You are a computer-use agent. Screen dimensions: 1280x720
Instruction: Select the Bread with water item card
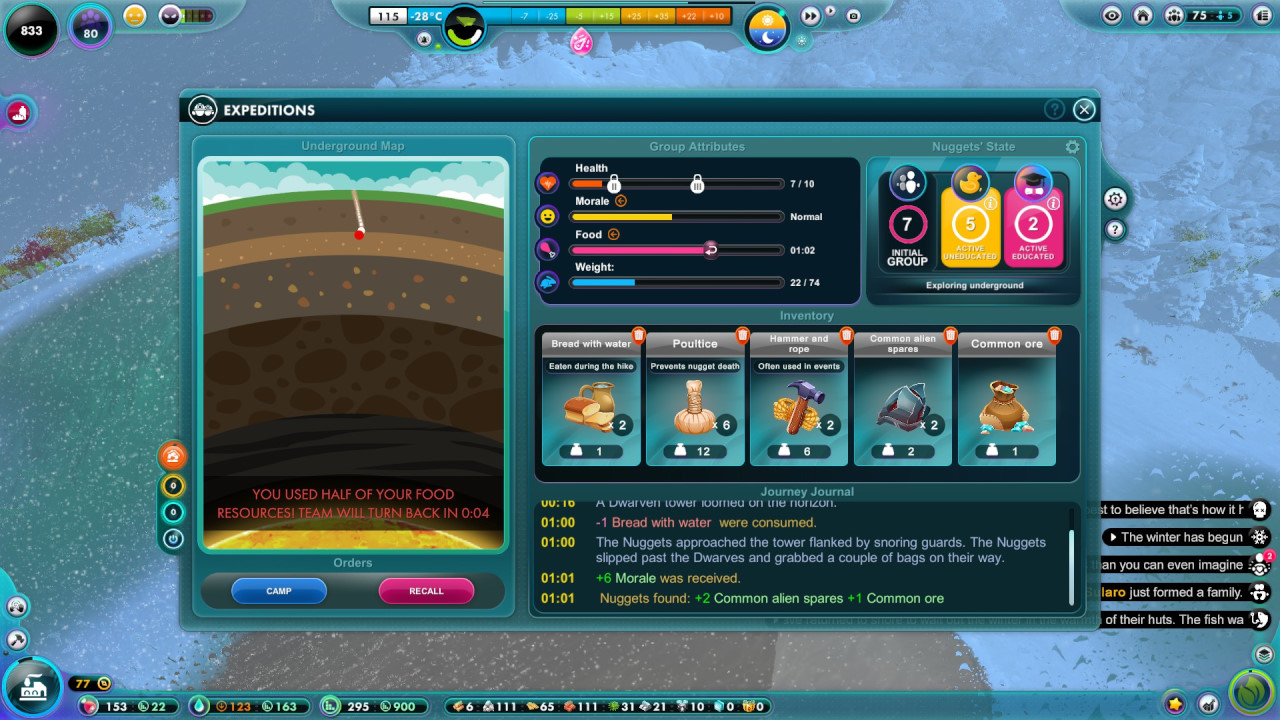click(591, 400)
